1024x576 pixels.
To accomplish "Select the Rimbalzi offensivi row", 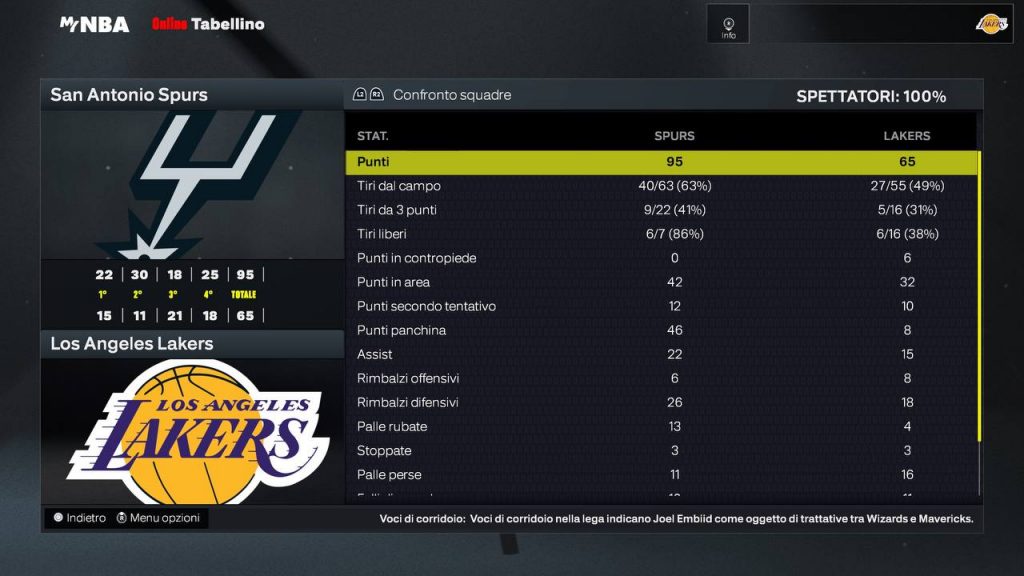I will click(660, 378).
